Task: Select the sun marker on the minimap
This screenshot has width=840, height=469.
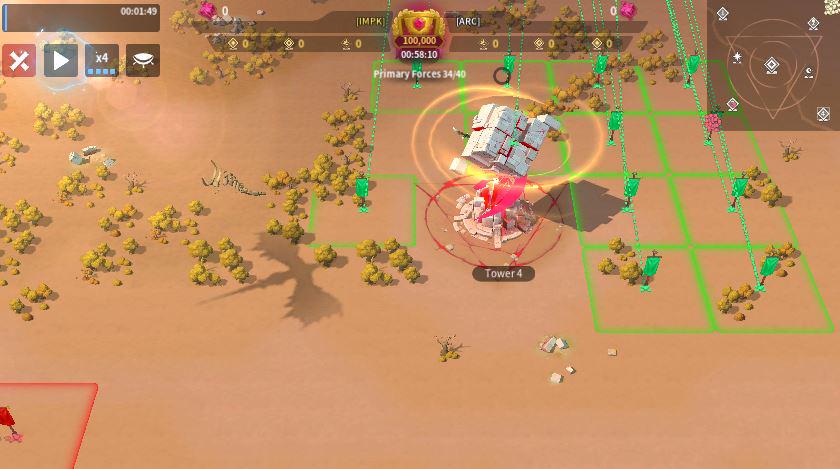Action: tap(736, 58)
